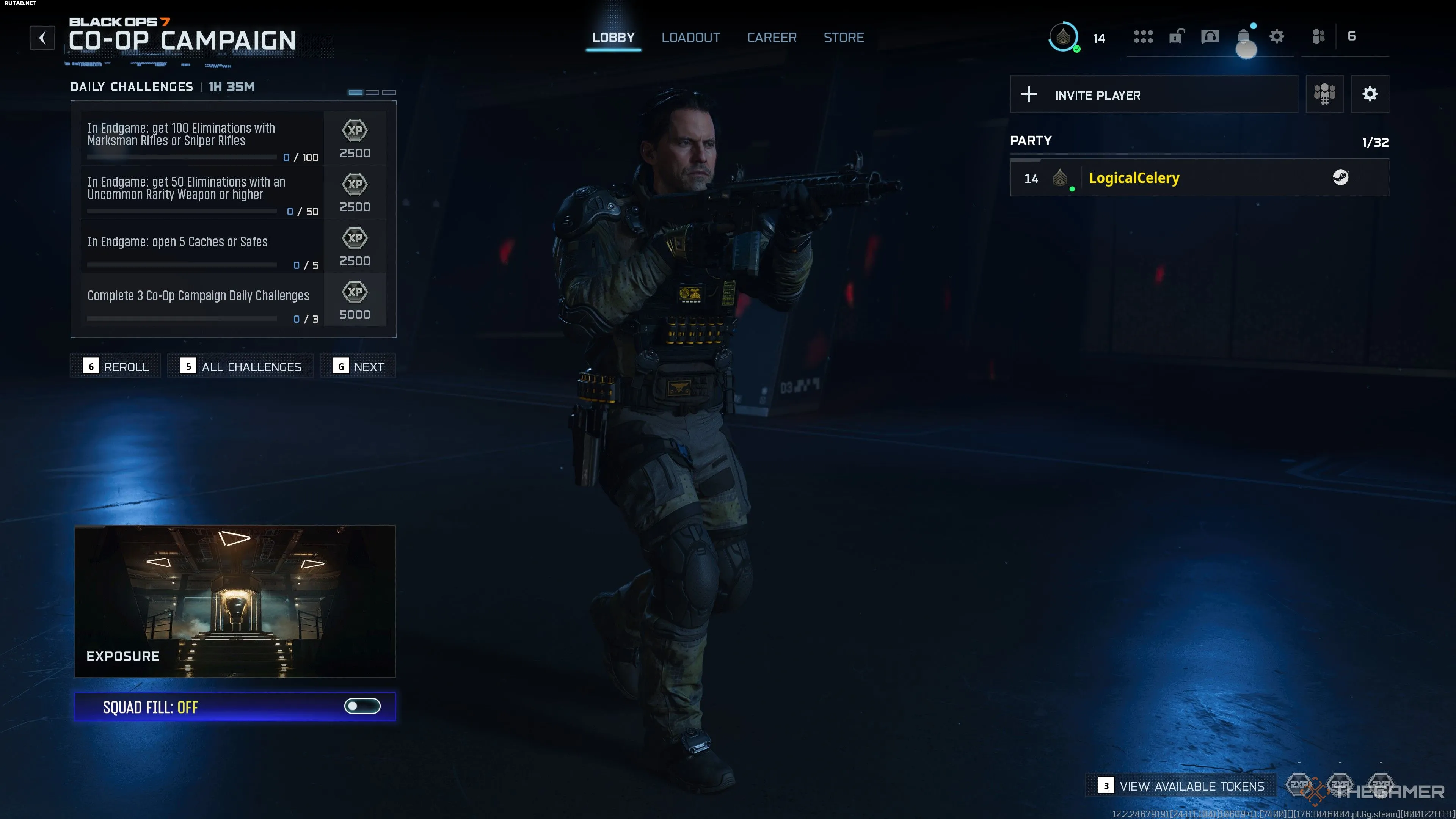Image resolution: width=1456 pixels, height=819 pixels.
Task: Open the Career tab
Action: [x=772, y=37]
